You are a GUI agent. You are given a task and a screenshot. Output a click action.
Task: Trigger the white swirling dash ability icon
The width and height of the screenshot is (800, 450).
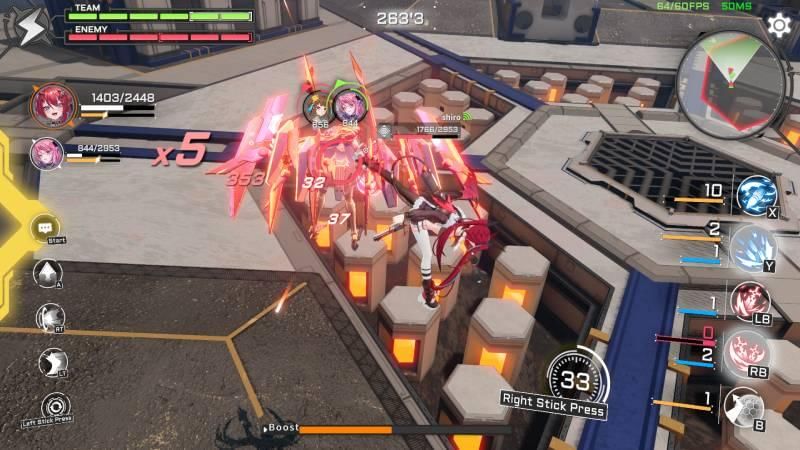point(49,318)
